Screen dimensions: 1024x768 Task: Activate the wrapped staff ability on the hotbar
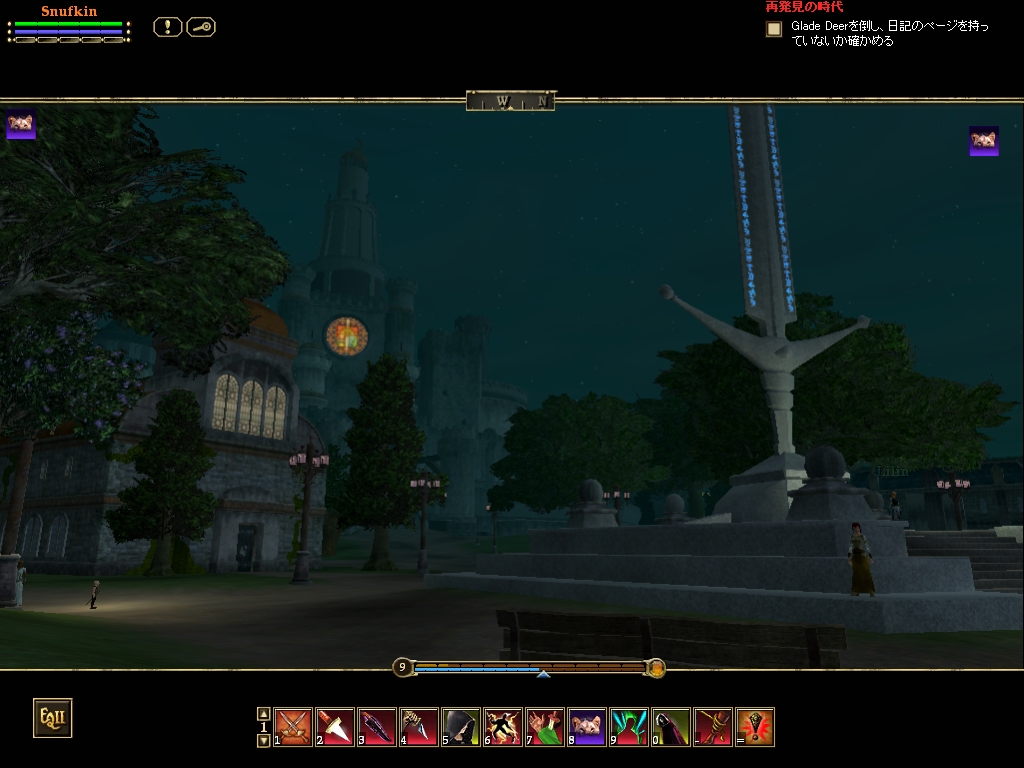coord(714,727)
